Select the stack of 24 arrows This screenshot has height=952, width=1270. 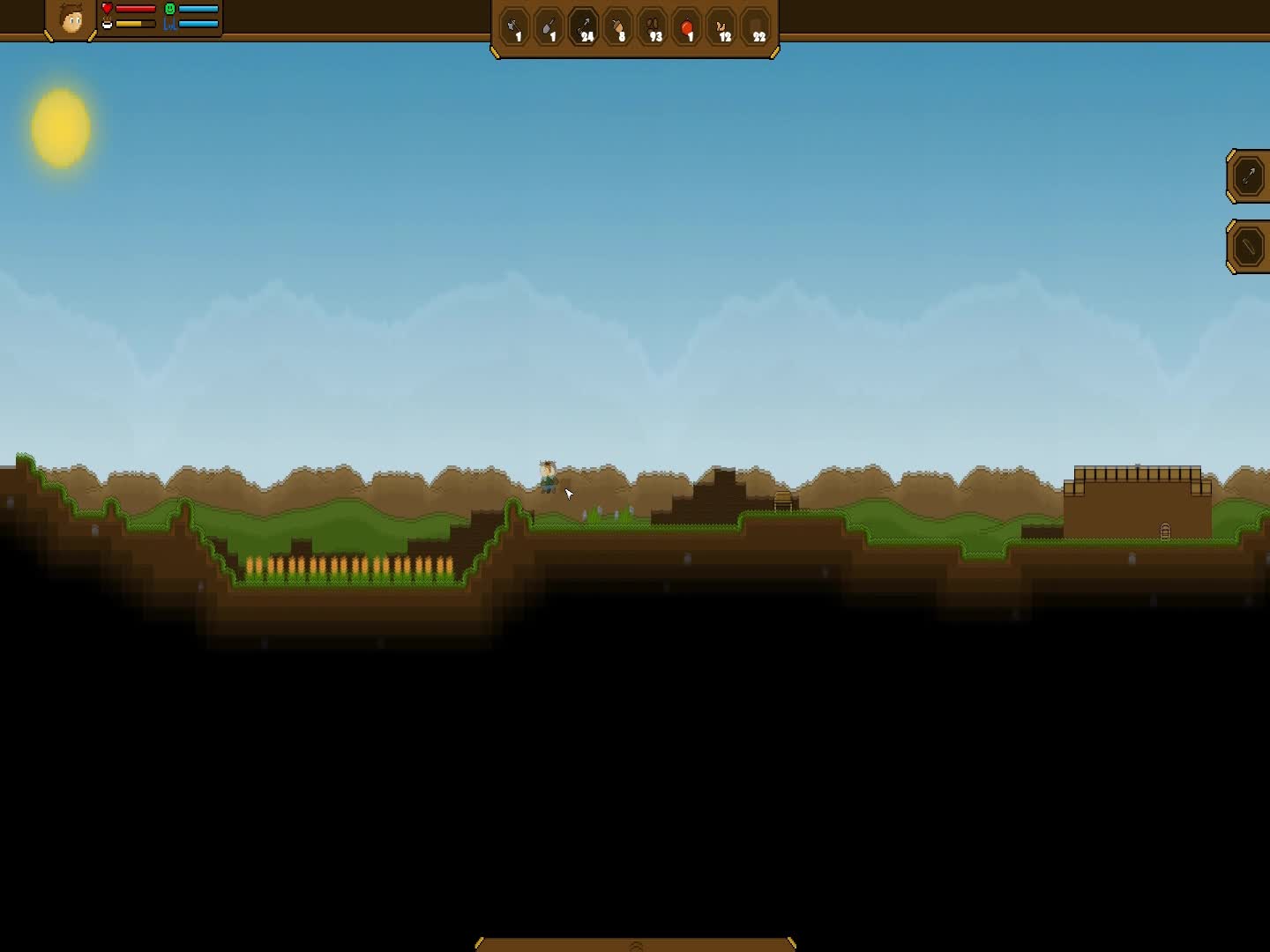tap(584, 27)
